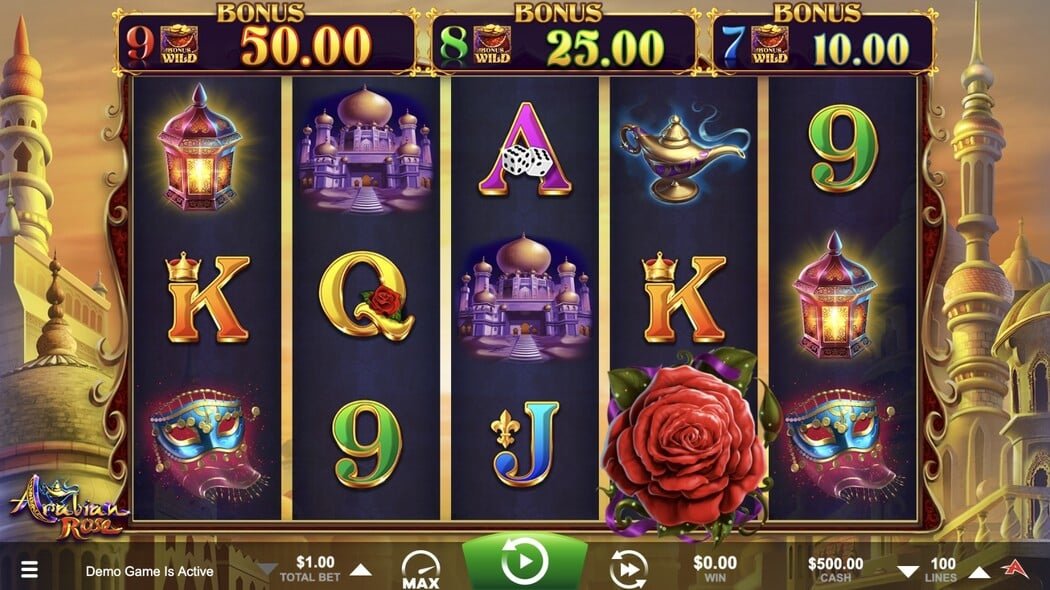Increase the number of lines
Image resolution: width=1050 pixels, height=590 pixels.
point(981,571)
